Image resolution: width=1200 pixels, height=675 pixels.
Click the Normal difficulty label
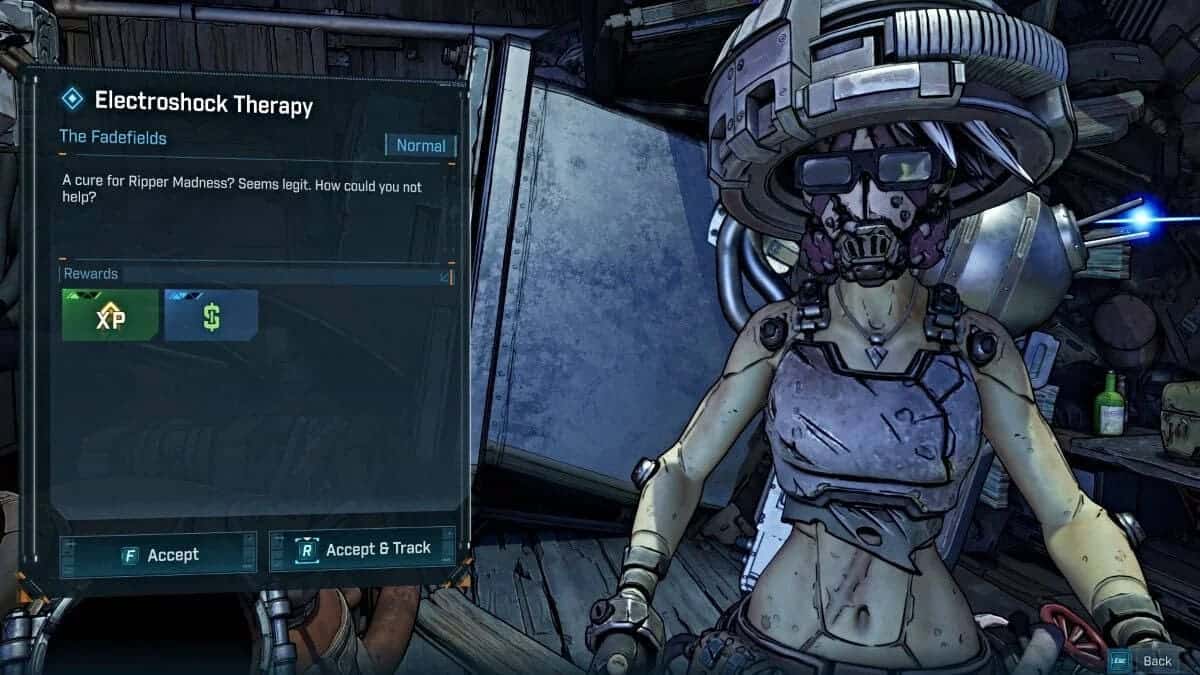421,145
